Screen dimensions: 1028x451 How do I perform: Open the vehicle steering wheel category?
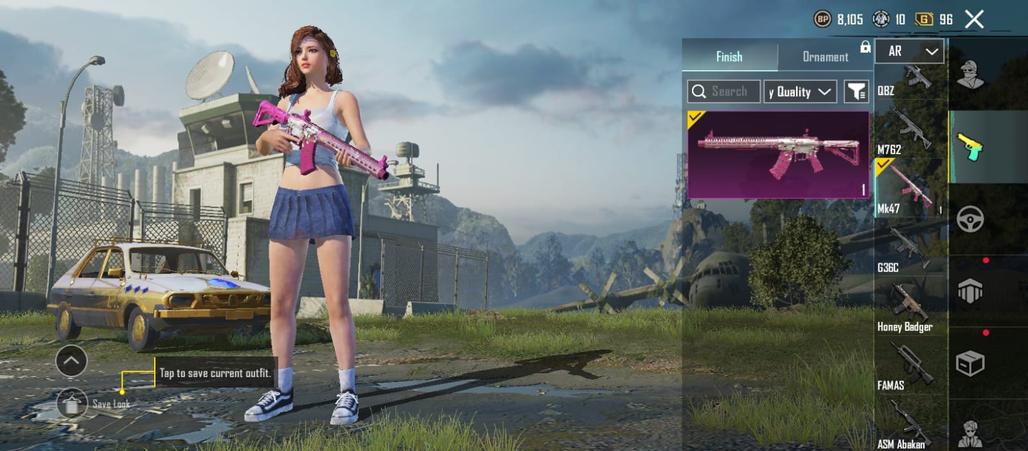click(x=970, y=218)
